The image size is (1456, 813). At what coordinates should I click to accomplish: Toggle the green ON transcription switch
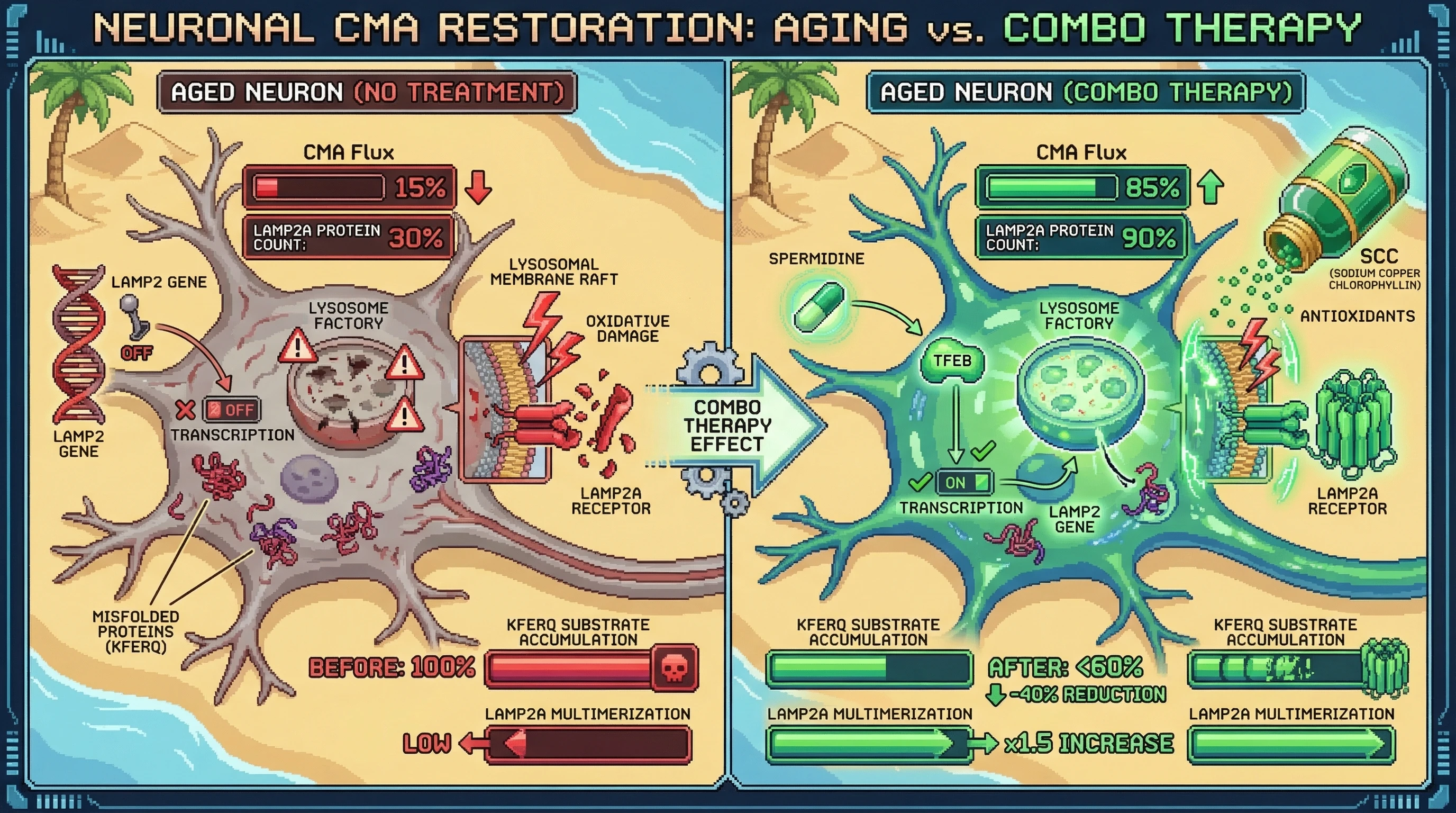click(964, 482)
